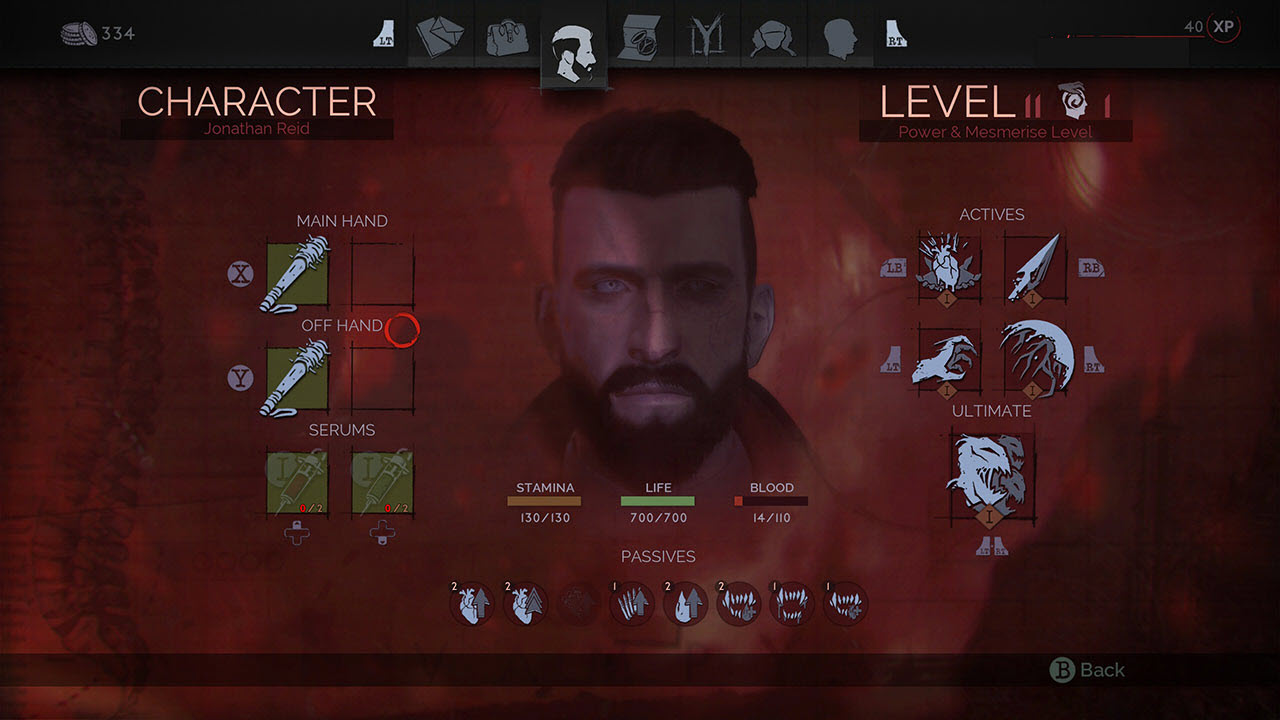Viewport: 1280px width, 720px height.
Task: Select the bursting heart active ability
Action: point(949,266)
